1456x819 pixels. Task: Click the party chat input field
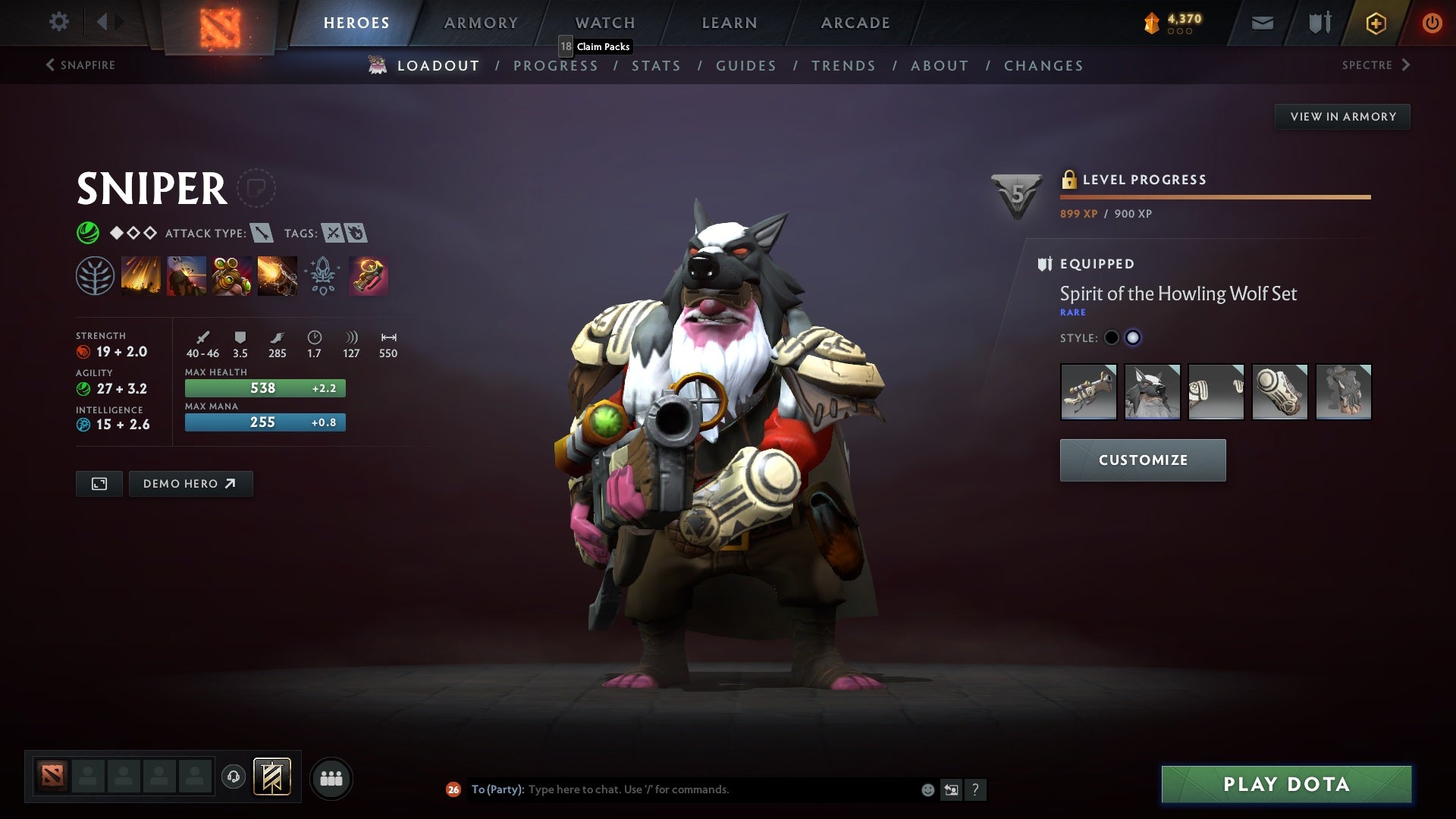coord(682,789)
